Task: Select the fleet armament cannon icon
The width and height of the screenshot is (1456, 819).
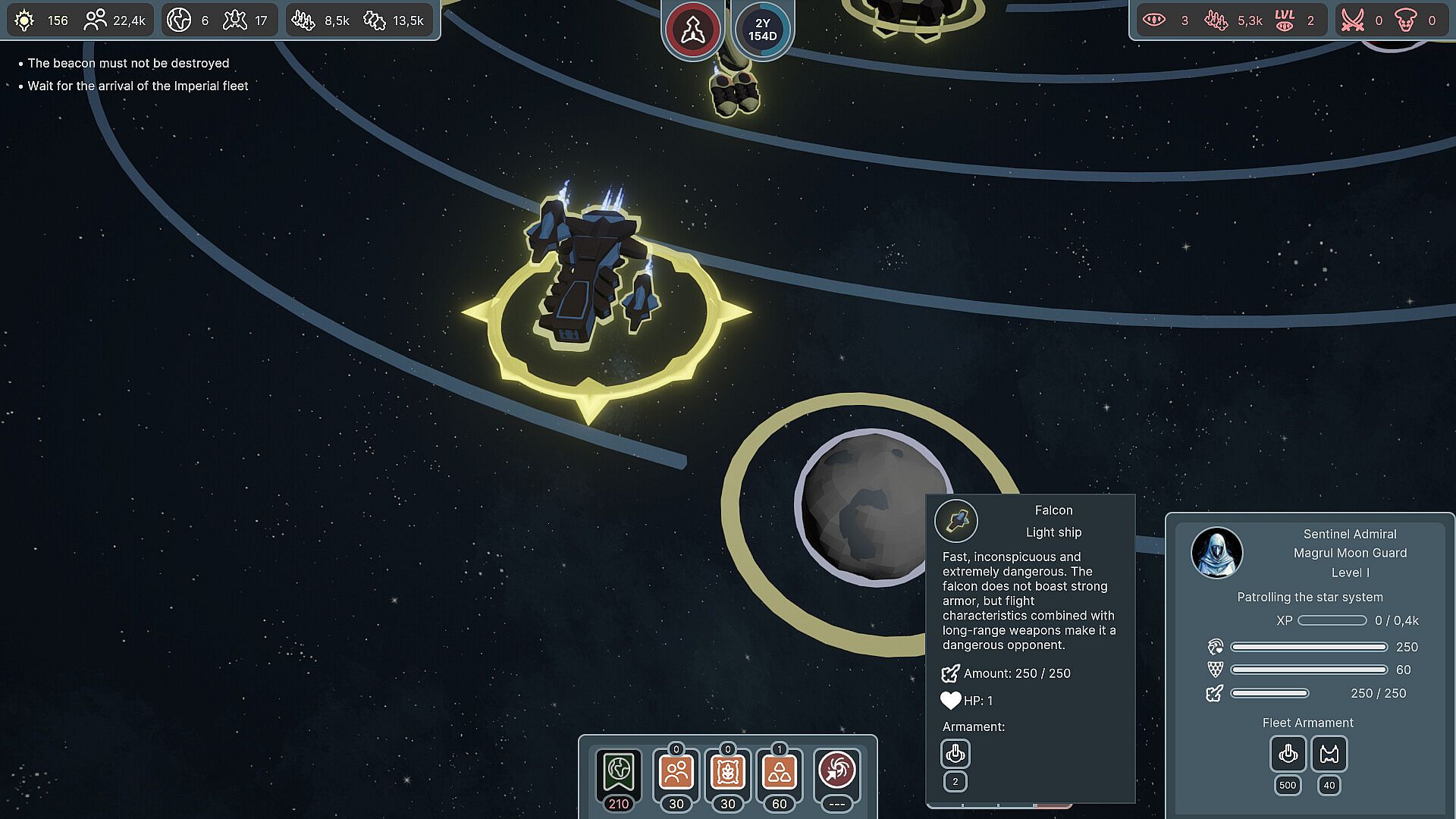Action: point(1288,754)
